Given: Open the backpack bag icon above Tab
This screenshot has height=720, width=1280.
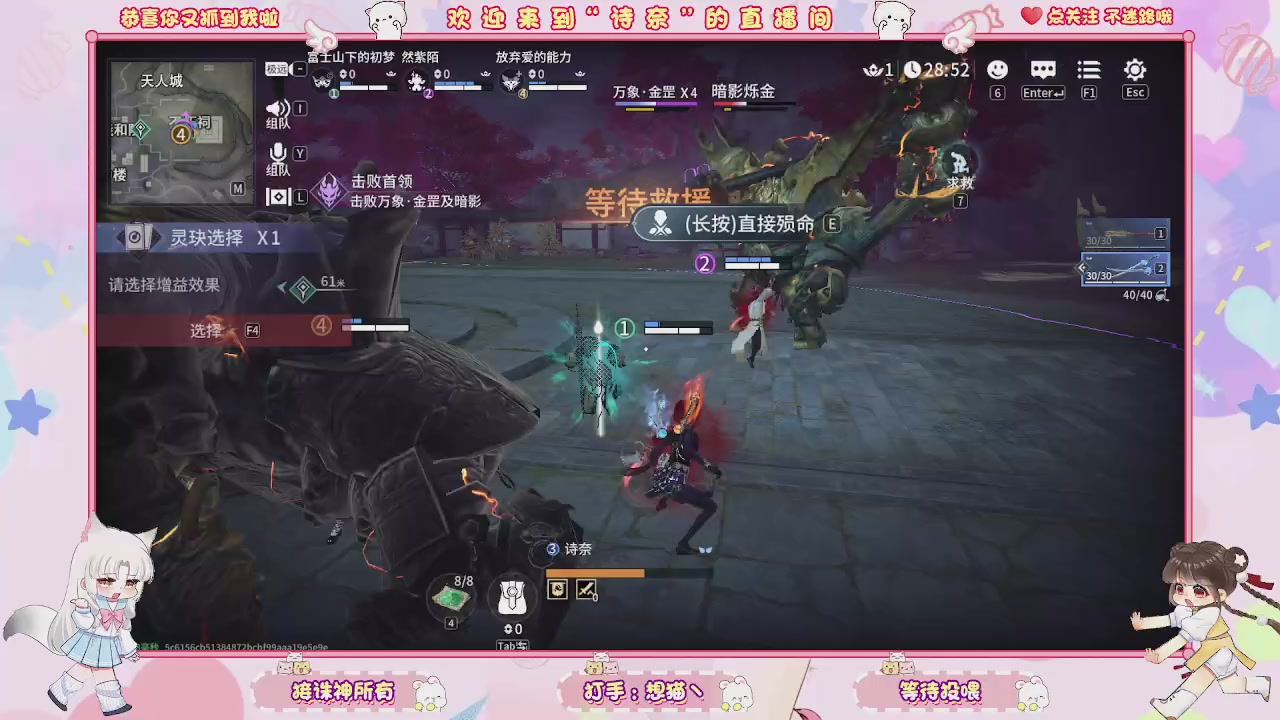Looking at the screenshot, I should (x=512, y=597).
